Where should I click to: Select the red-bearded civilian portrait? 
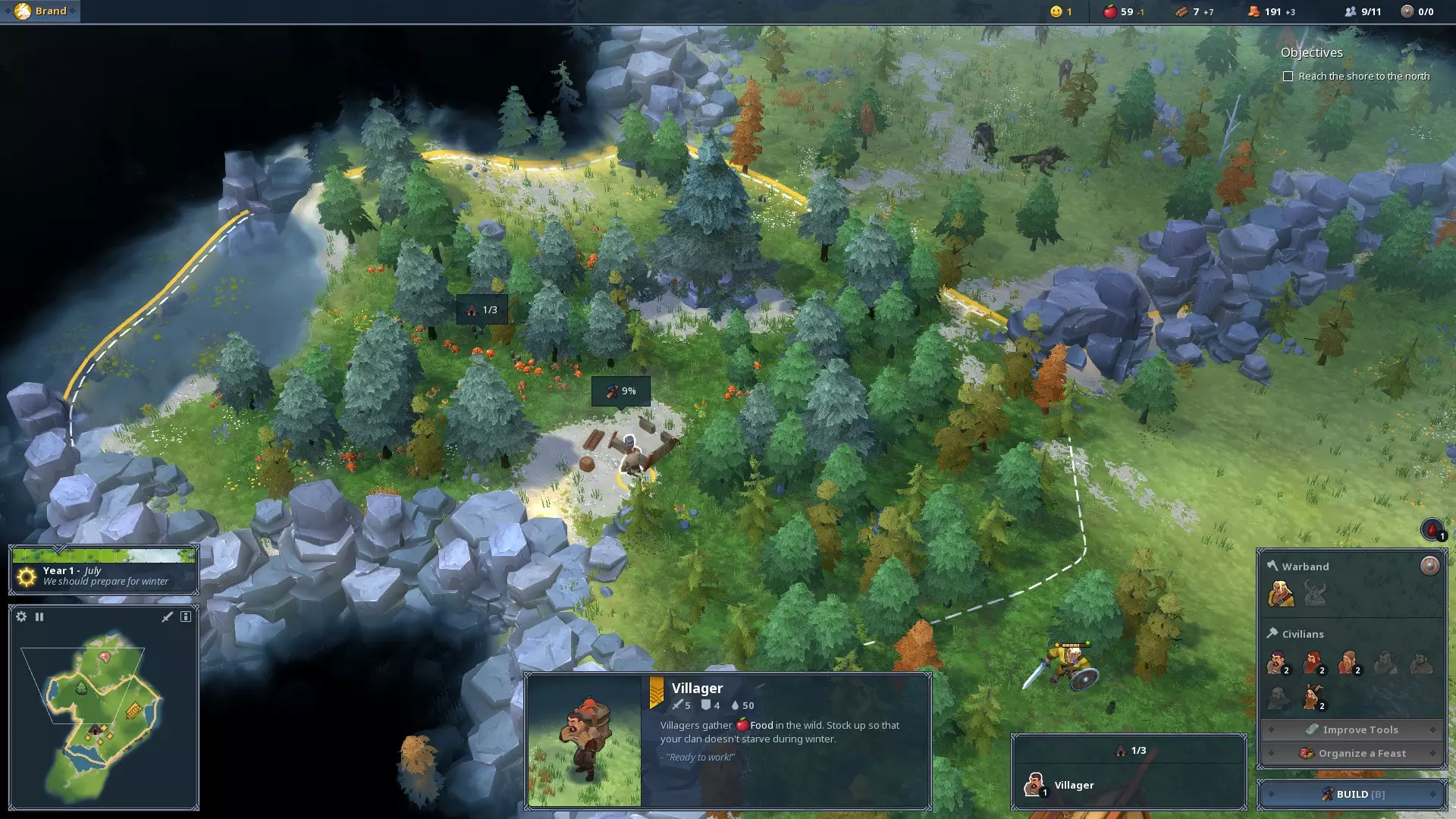[1313, 663]
